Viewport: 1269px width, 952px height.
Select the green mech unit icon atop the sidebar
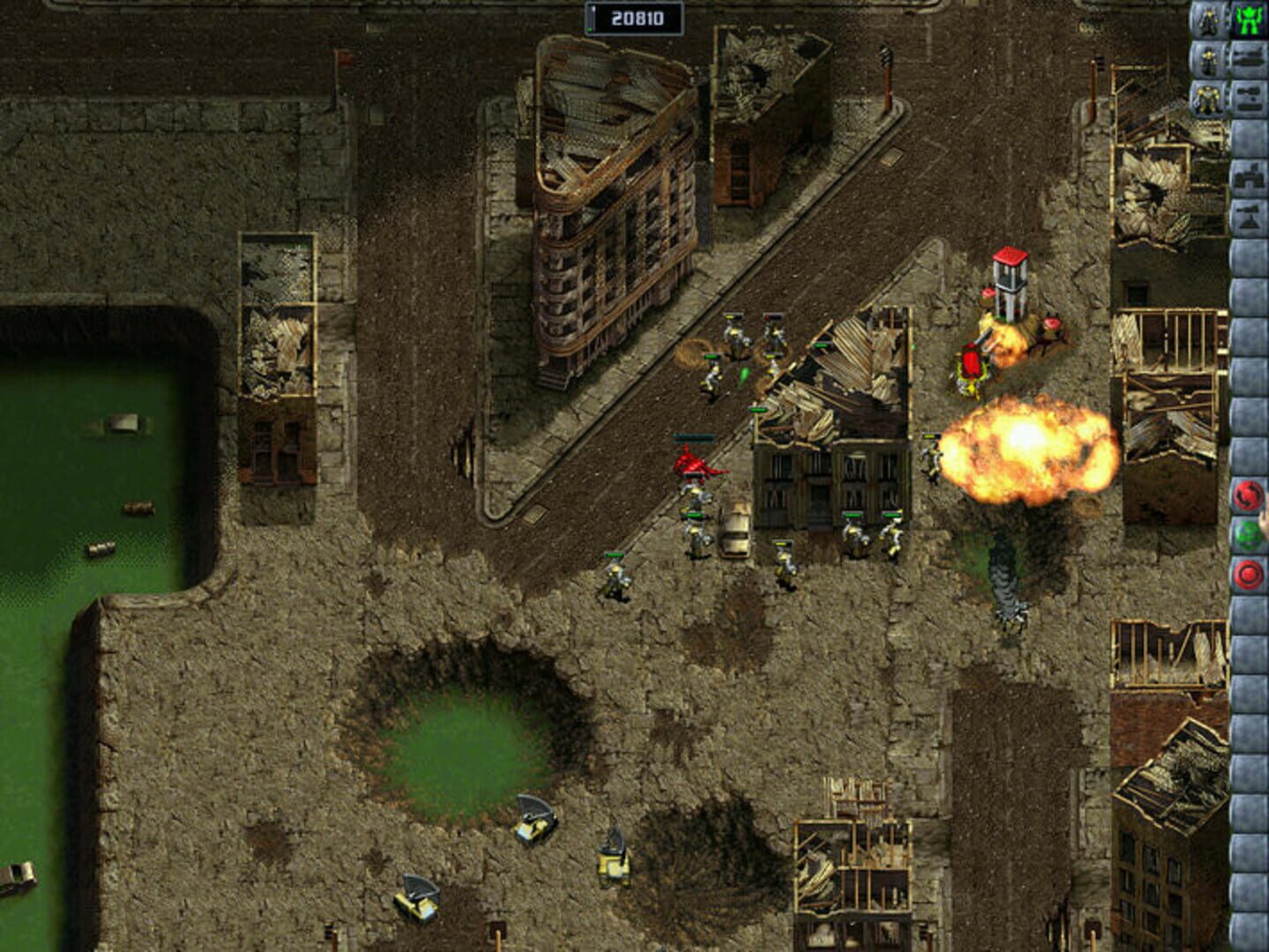1248,16
